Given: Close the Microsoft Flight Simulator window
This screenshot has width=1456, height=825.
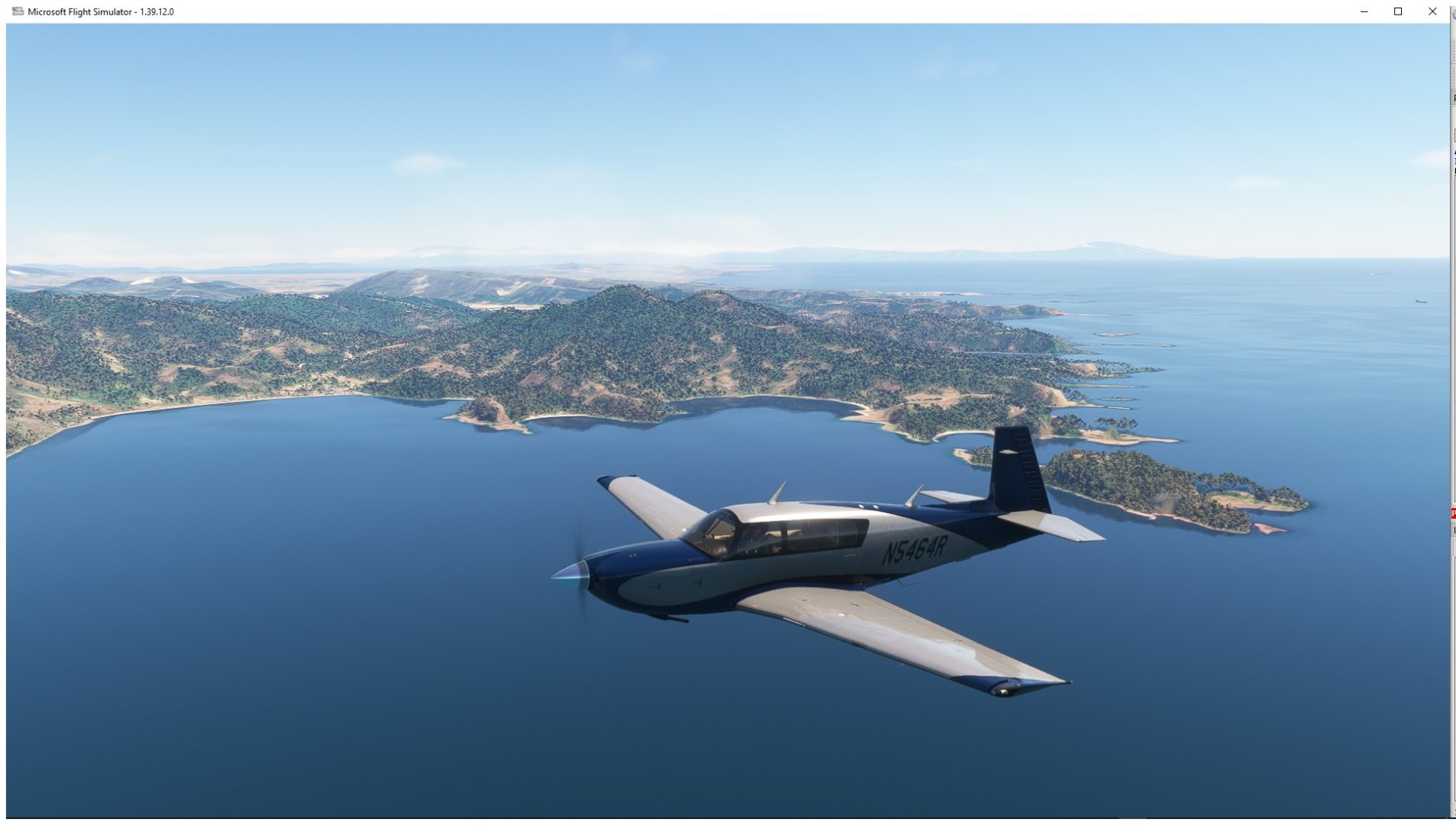Looking at the screenshot, I should click(x=1432, y=11).
